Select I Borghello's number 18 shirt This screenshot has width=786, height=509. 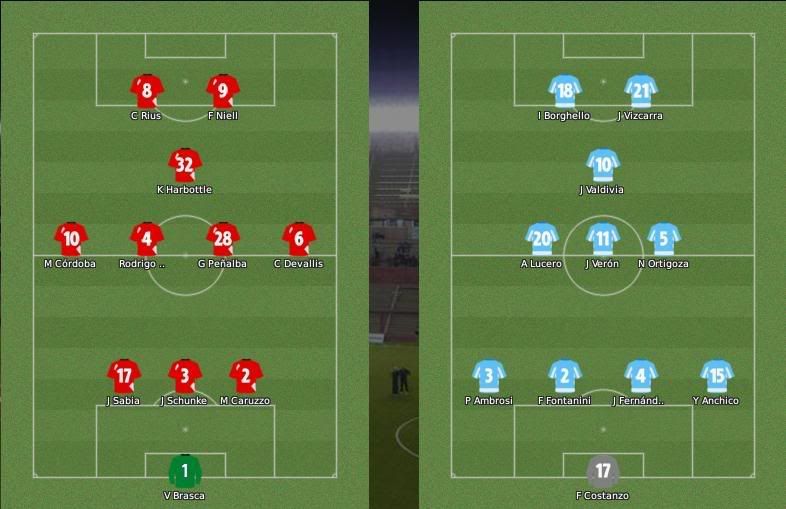tap(565, 91)
